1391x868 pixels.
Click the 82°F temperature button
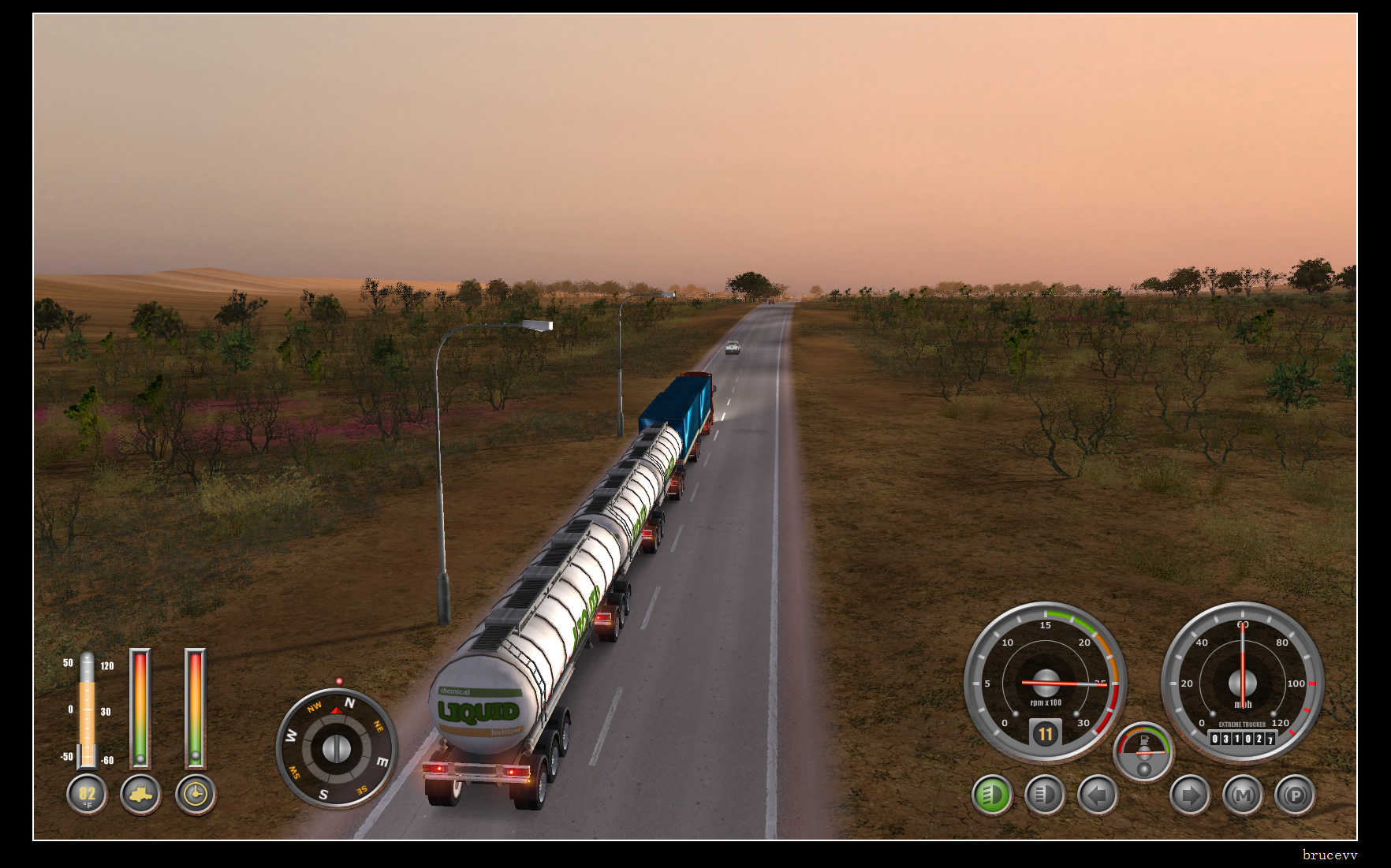[x=87, y=794]
